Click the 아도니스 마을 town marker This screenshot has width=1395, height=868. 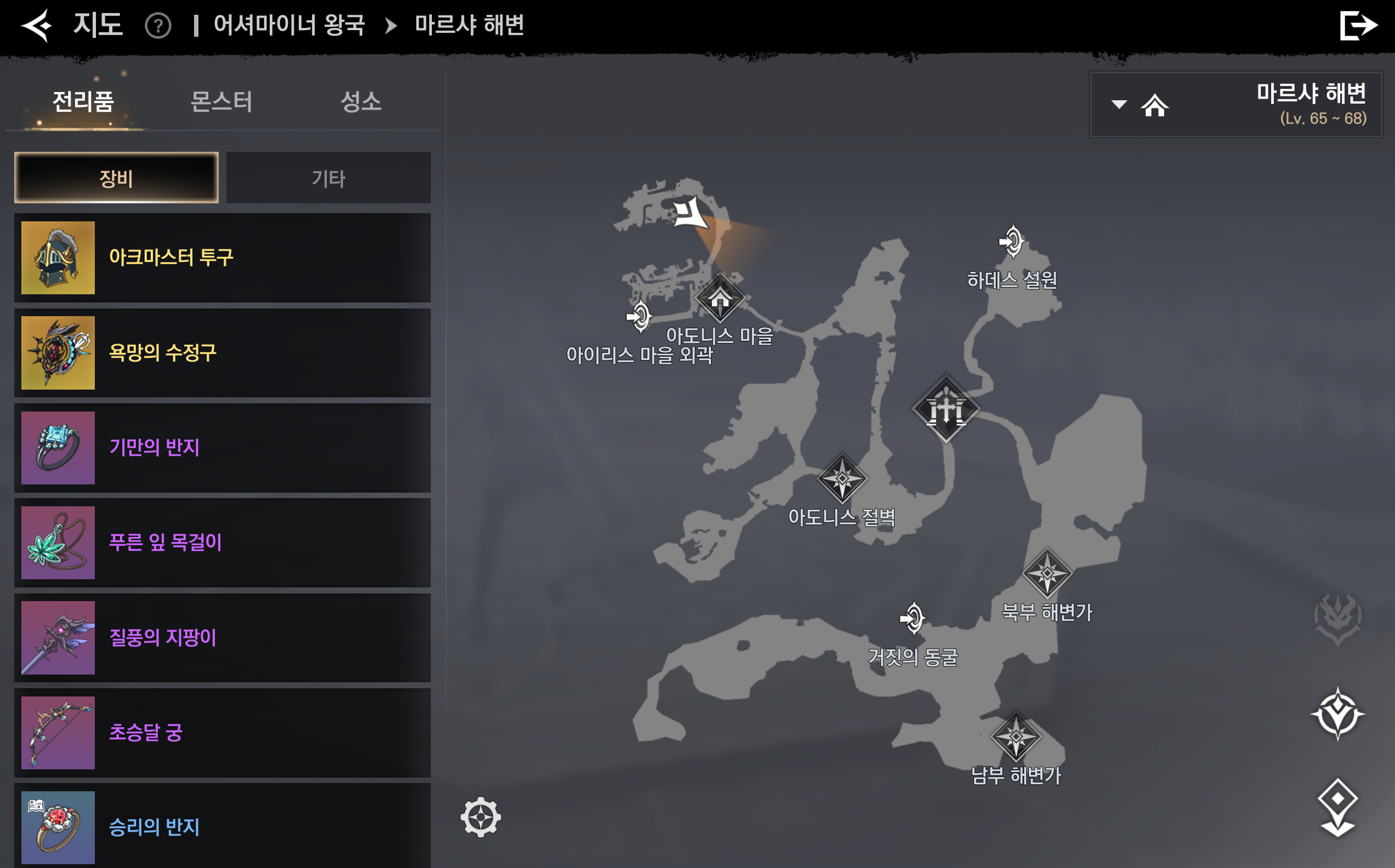[720, 299]
